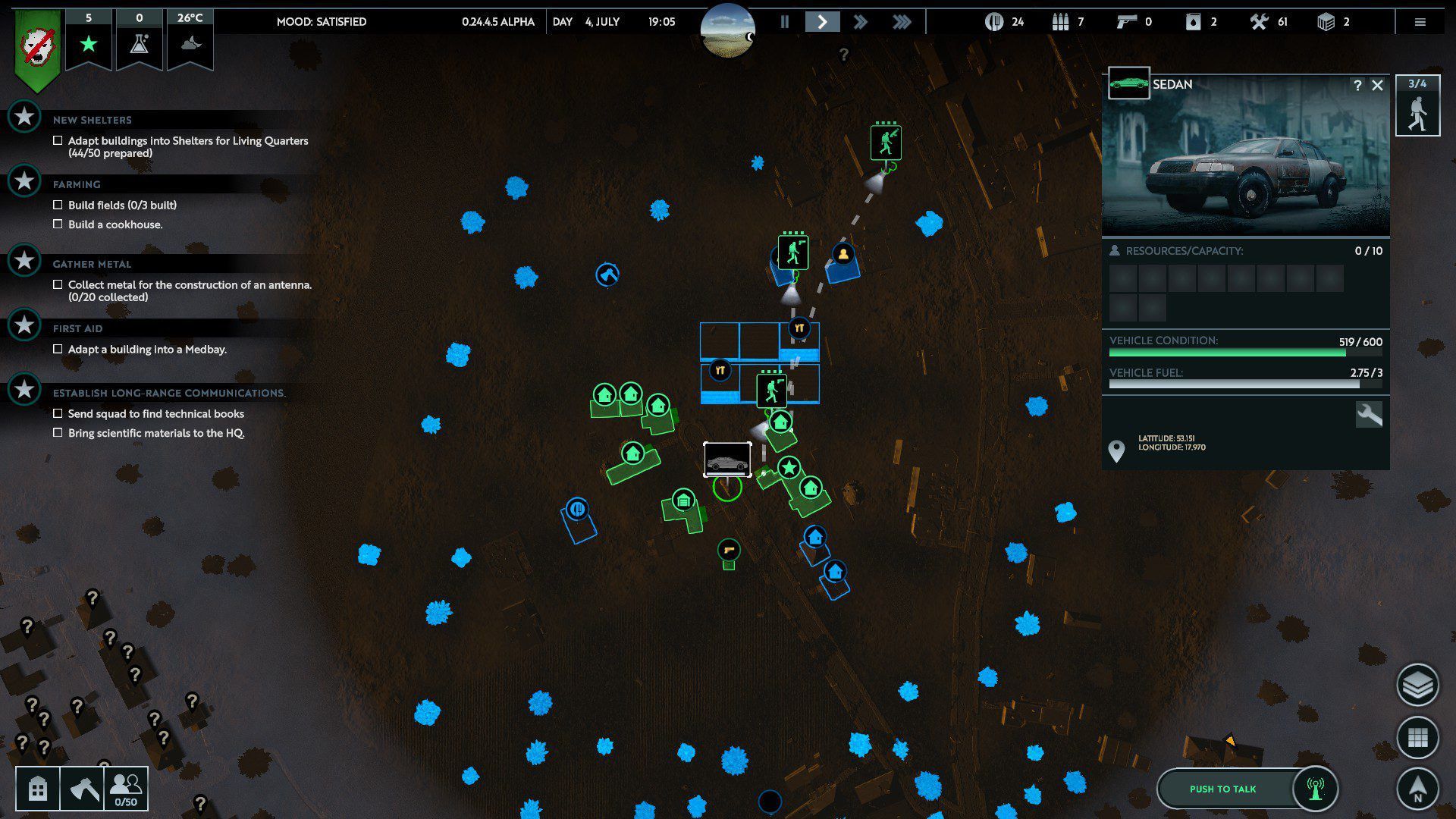Viewport: 1456px width, 819px height.
Task: Click the food resource icon in top bar
Action: pos(995,21)
